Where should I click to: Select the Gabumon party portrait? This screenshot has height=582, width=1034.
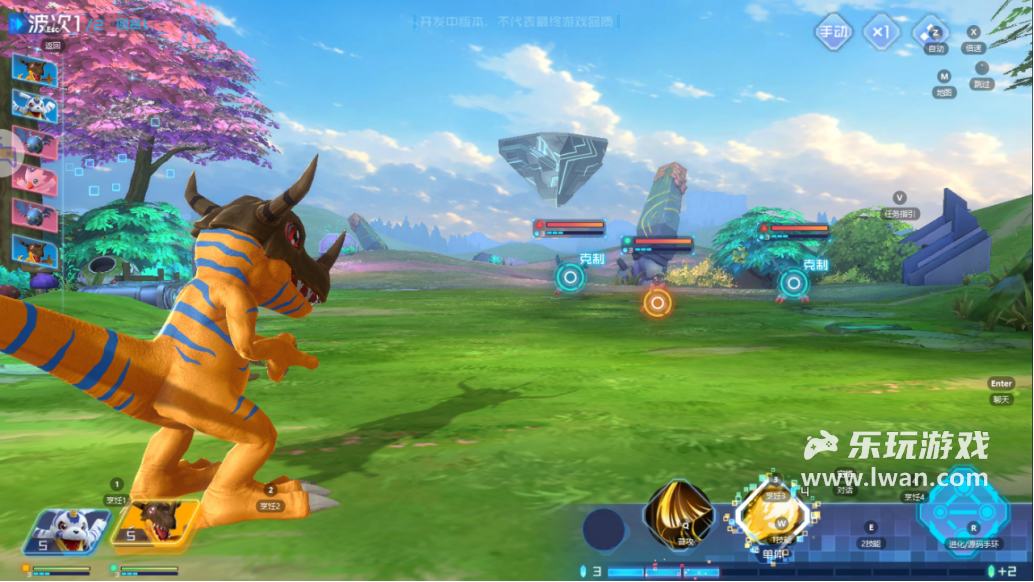[x=67, y=531]
